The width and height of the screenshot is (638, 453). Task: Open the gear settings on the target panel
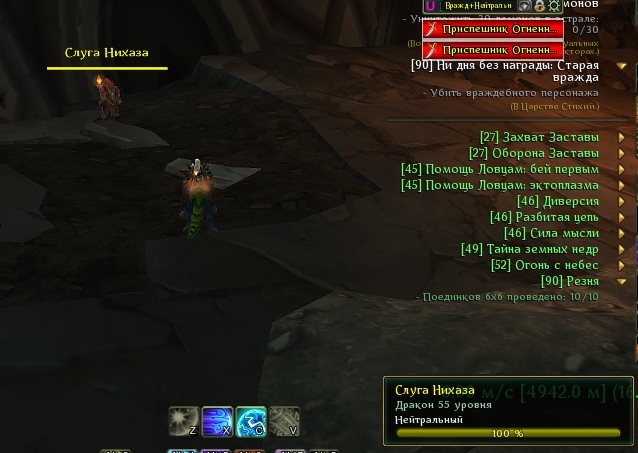tap(555, 6)
